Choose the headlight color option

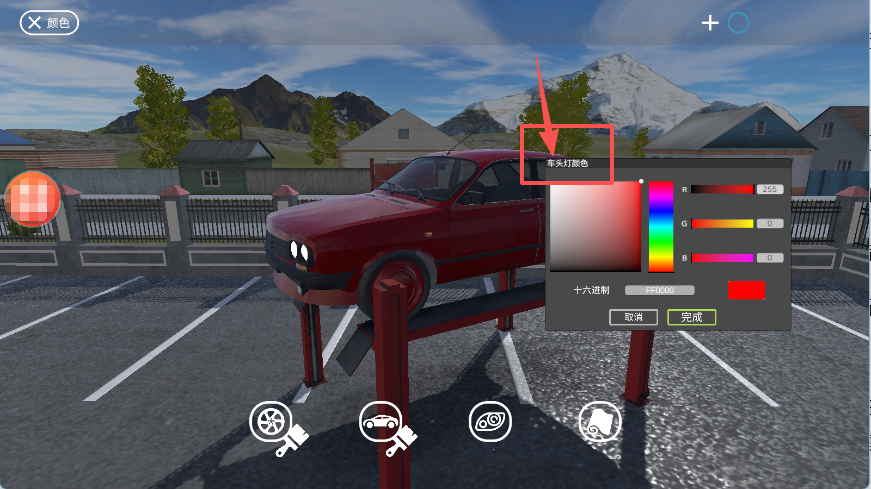tap(490, 422)
